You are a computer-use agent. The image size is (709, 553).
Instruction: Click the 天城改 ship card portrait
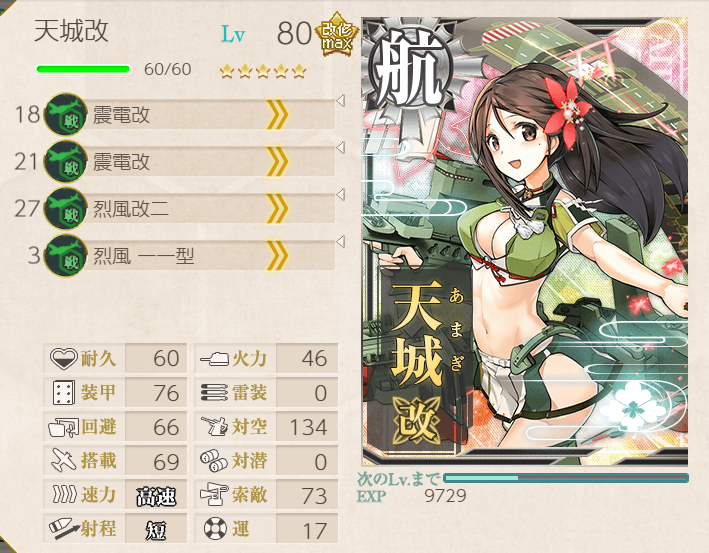[524, 240]
